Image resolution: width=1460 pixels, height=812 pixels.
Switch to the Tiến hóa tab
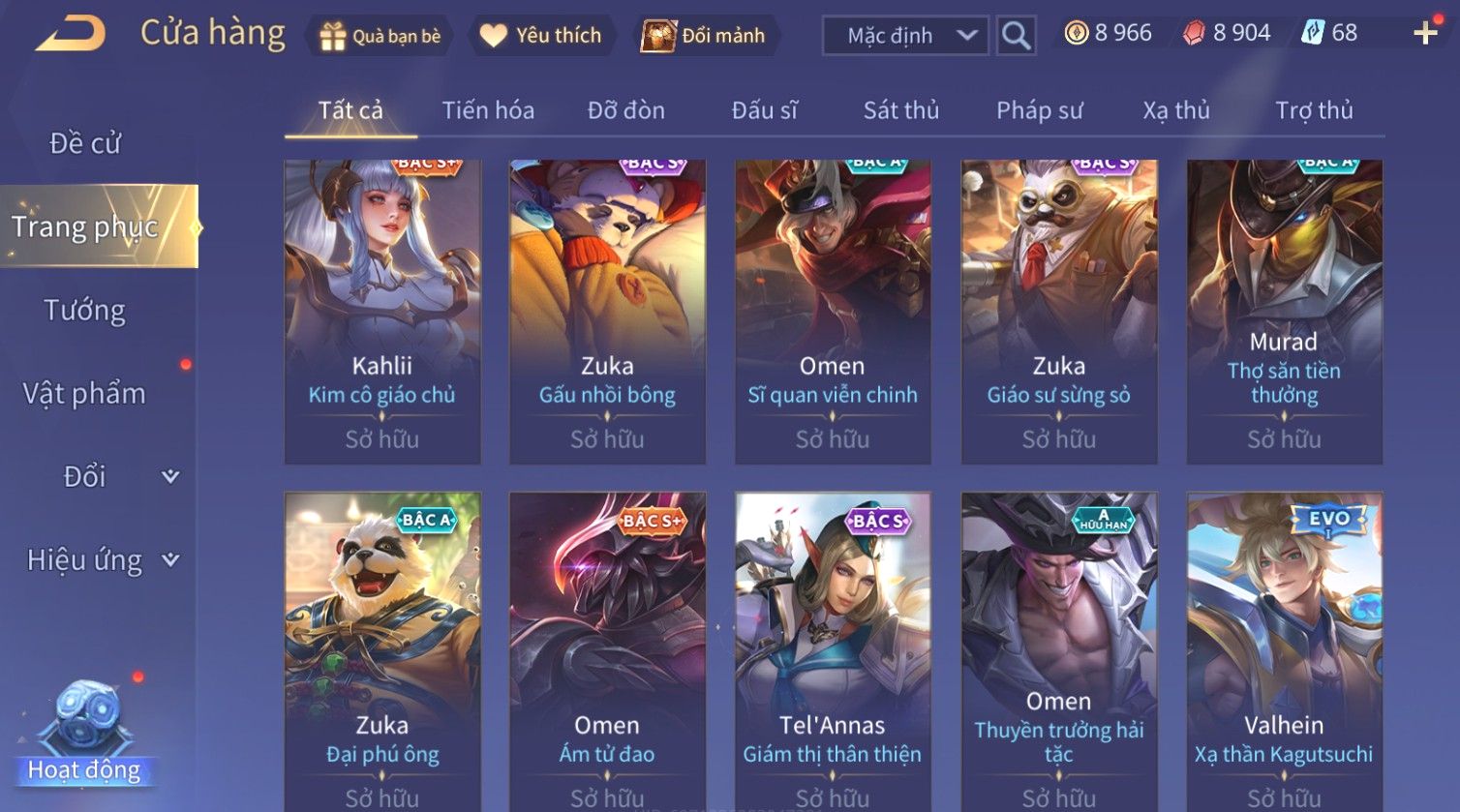tap(488, 110)
